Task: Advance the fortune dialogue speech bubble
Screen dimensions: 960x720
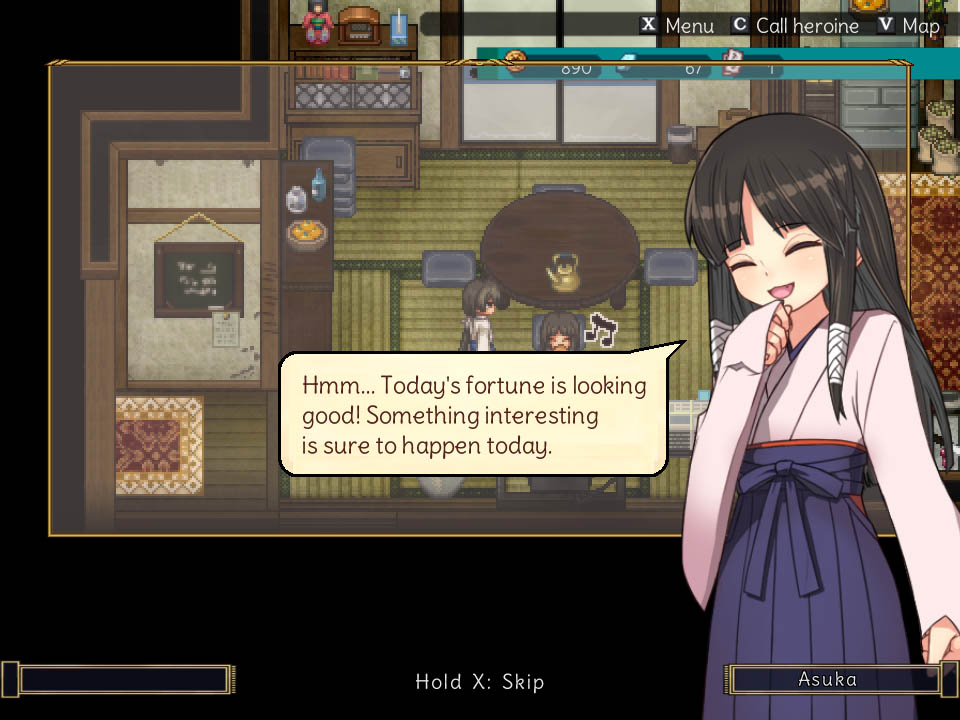Action: (x=474, y=414)
